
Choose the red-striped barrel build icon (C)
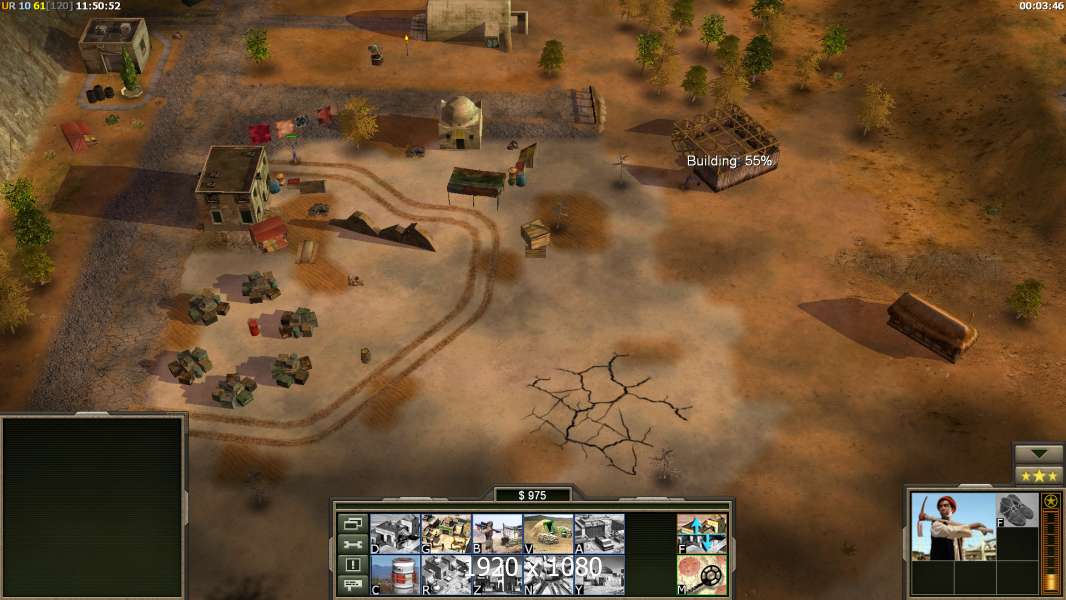click(x=395, y=574)
